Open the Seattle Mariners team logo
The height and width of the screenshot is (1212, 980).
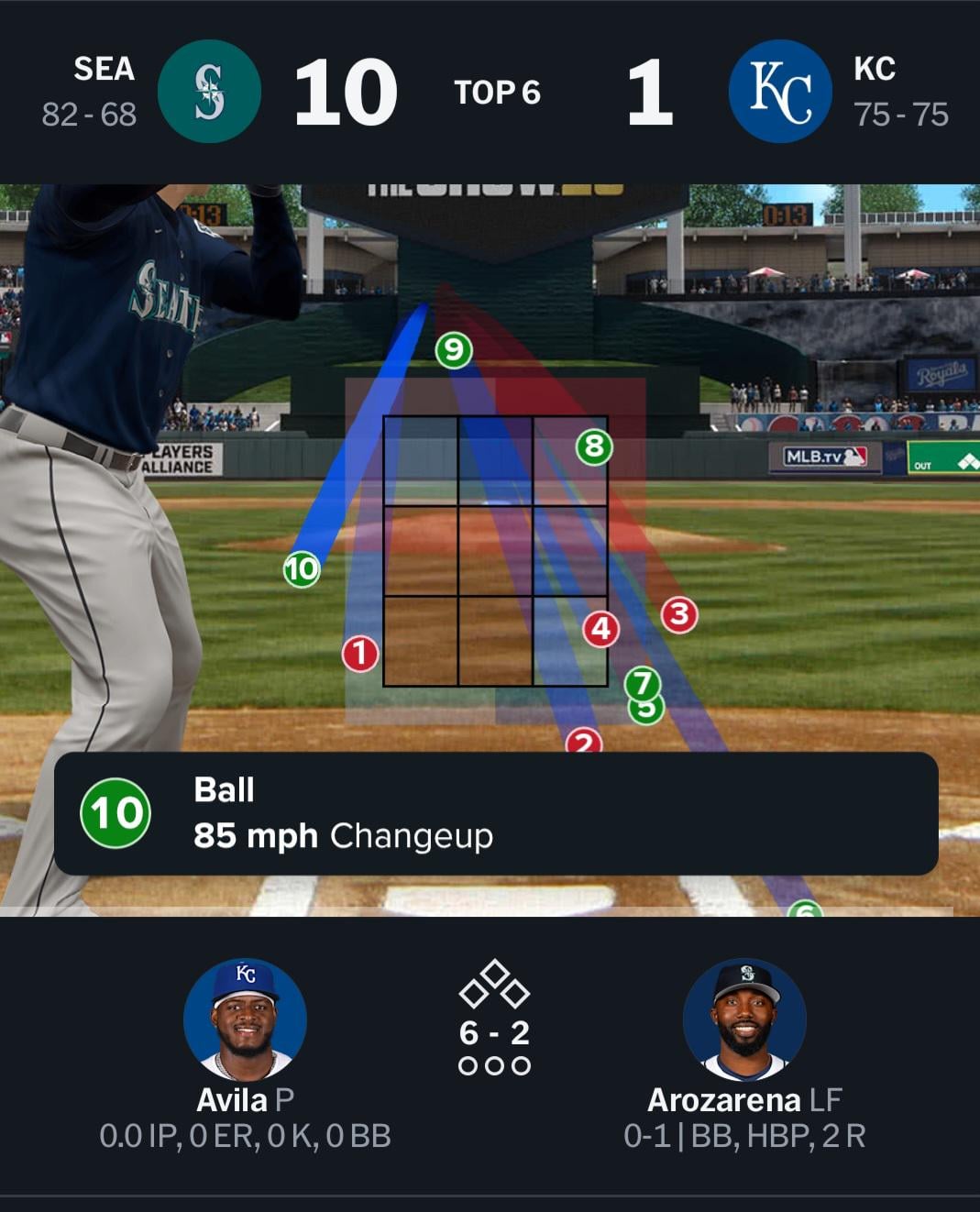pyautogui.click(x=210, y=92)
